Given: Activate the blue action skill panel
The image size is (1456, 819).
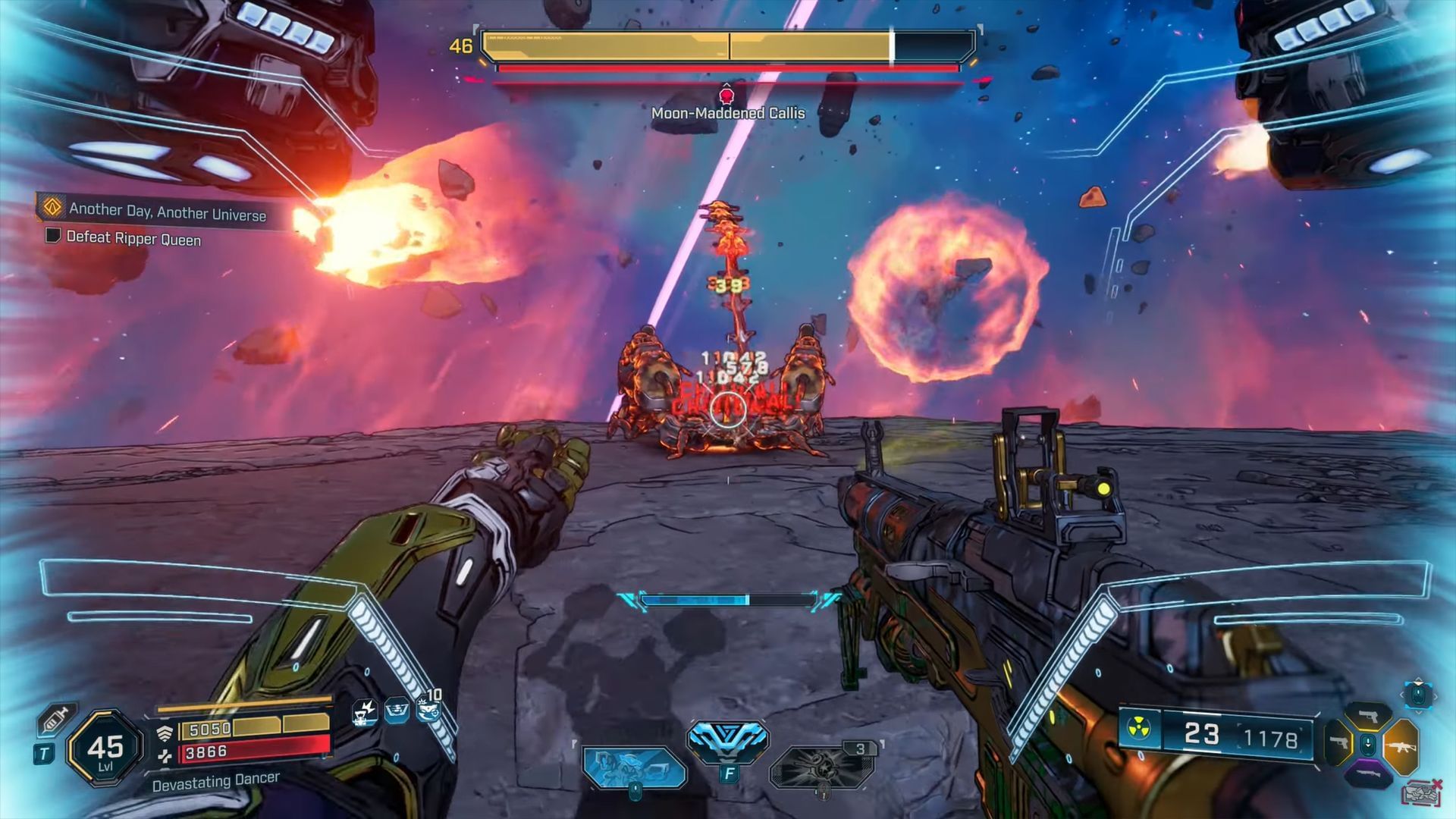Looking at the screenshot, I should coord(634,766).
